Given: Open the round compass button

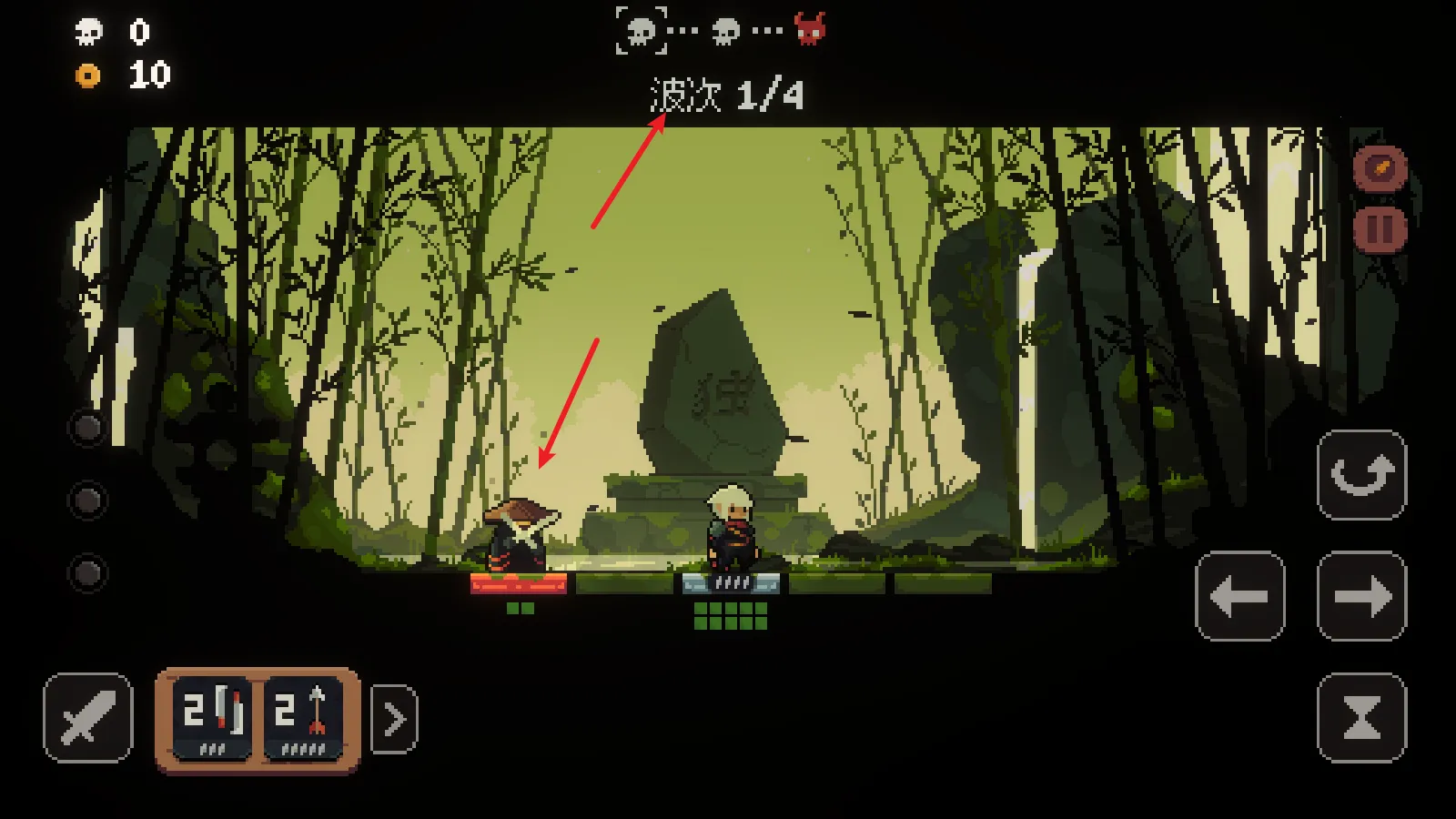Looking at the screenshot, I should [1380, 168].
